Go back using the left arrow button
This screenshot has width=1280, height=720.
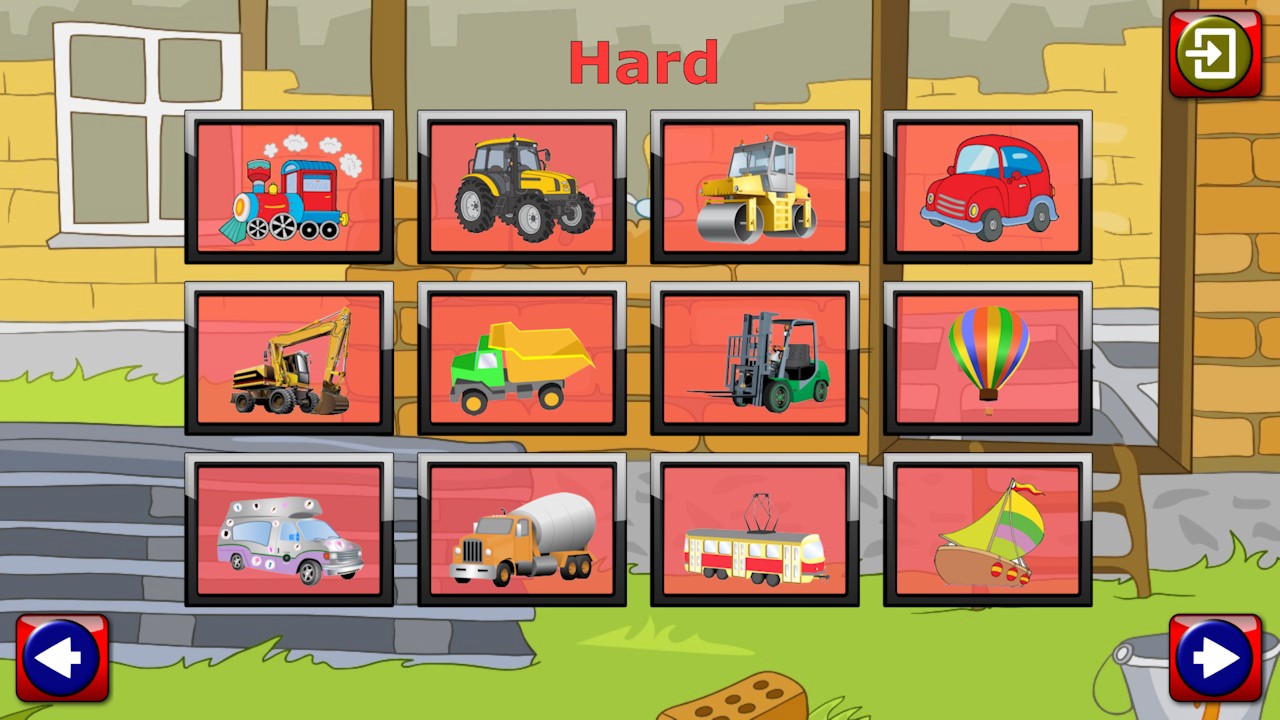(x=63, y=657)
